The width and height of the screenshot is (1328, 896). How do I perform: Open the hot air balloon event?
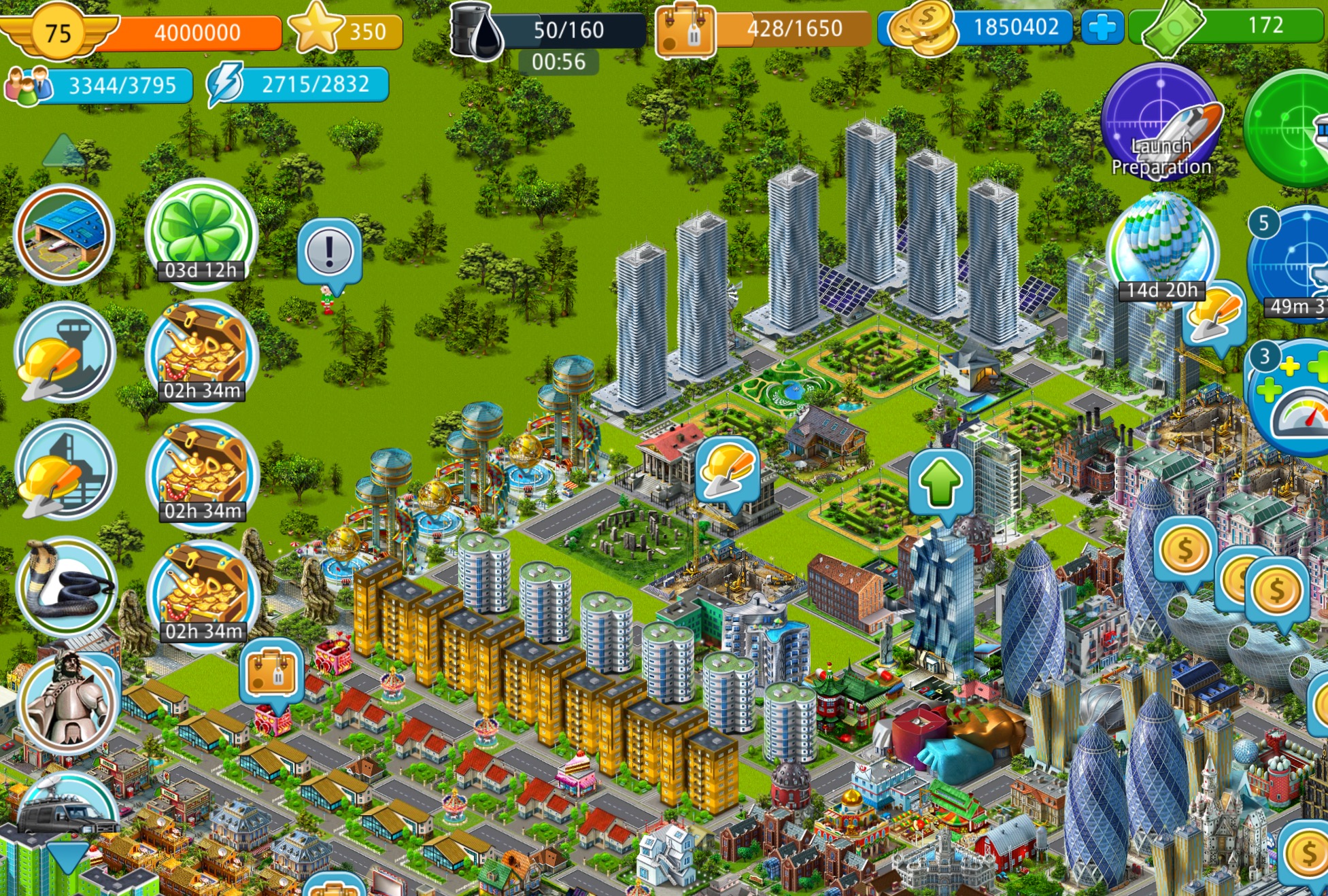coord(1162,246)
